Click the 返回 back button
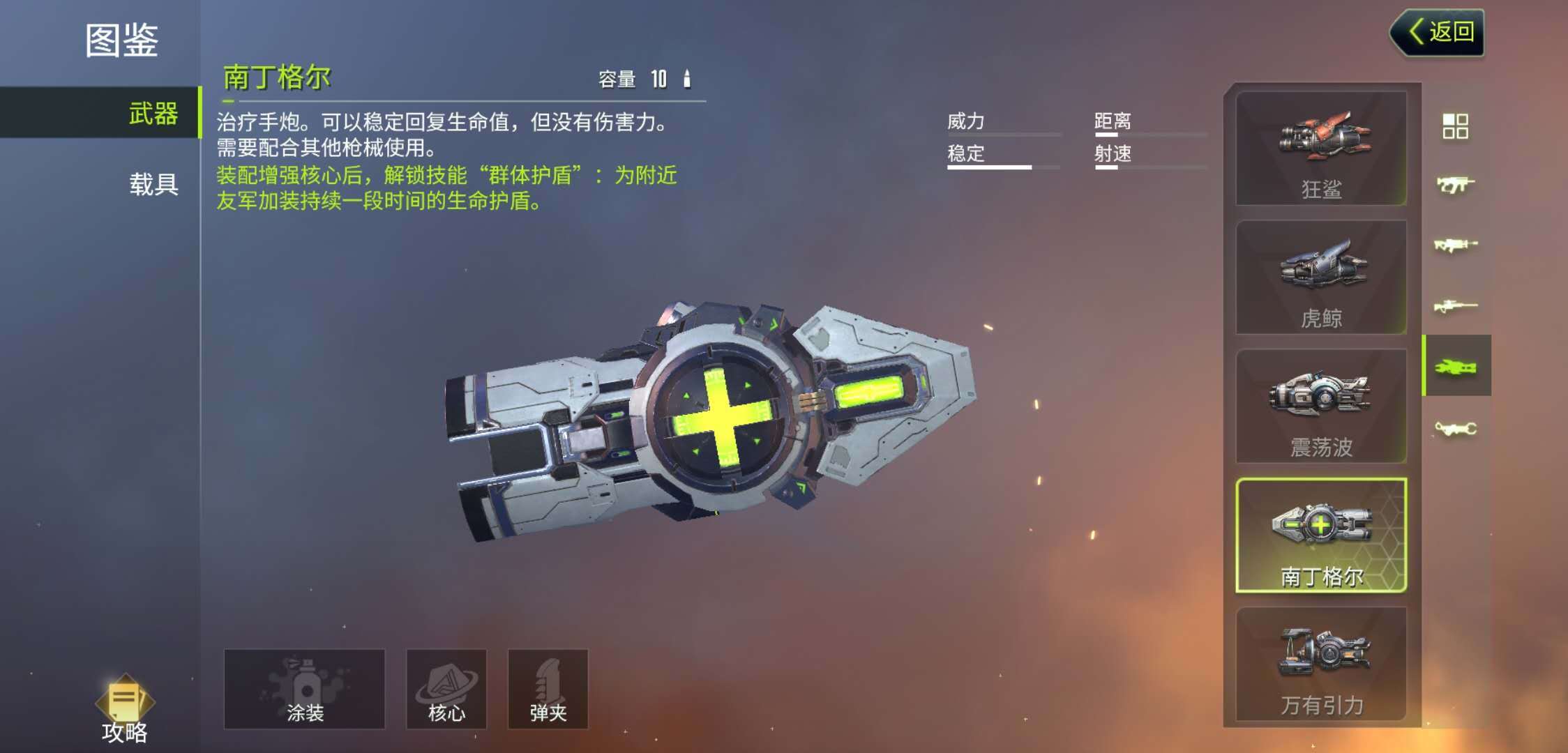This screenshot has height=753, width=1568. coord(1438,32)
